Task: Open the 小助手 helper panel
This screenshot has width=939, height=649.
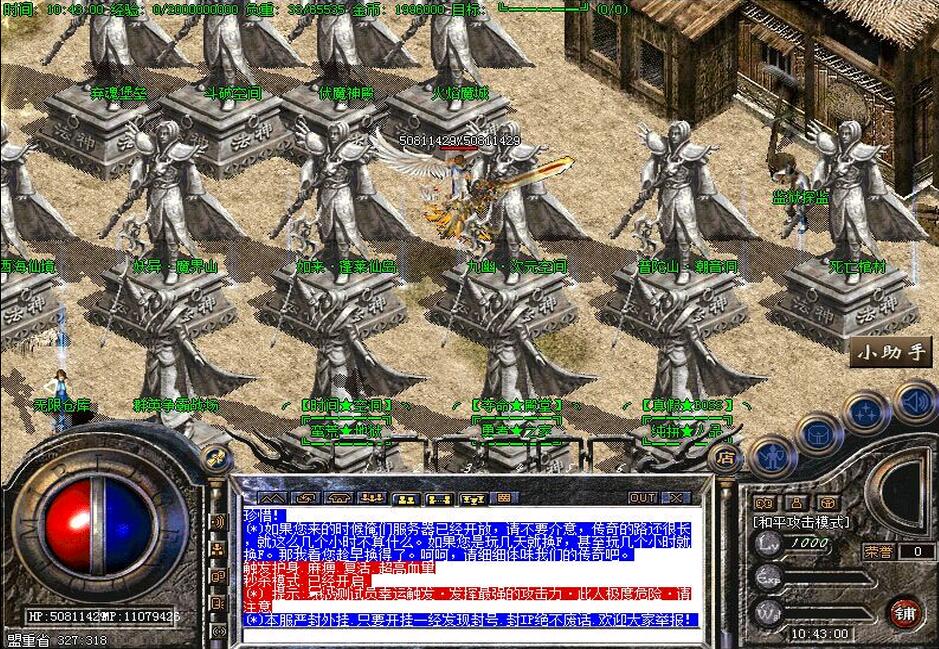Action: click(892, 351)
